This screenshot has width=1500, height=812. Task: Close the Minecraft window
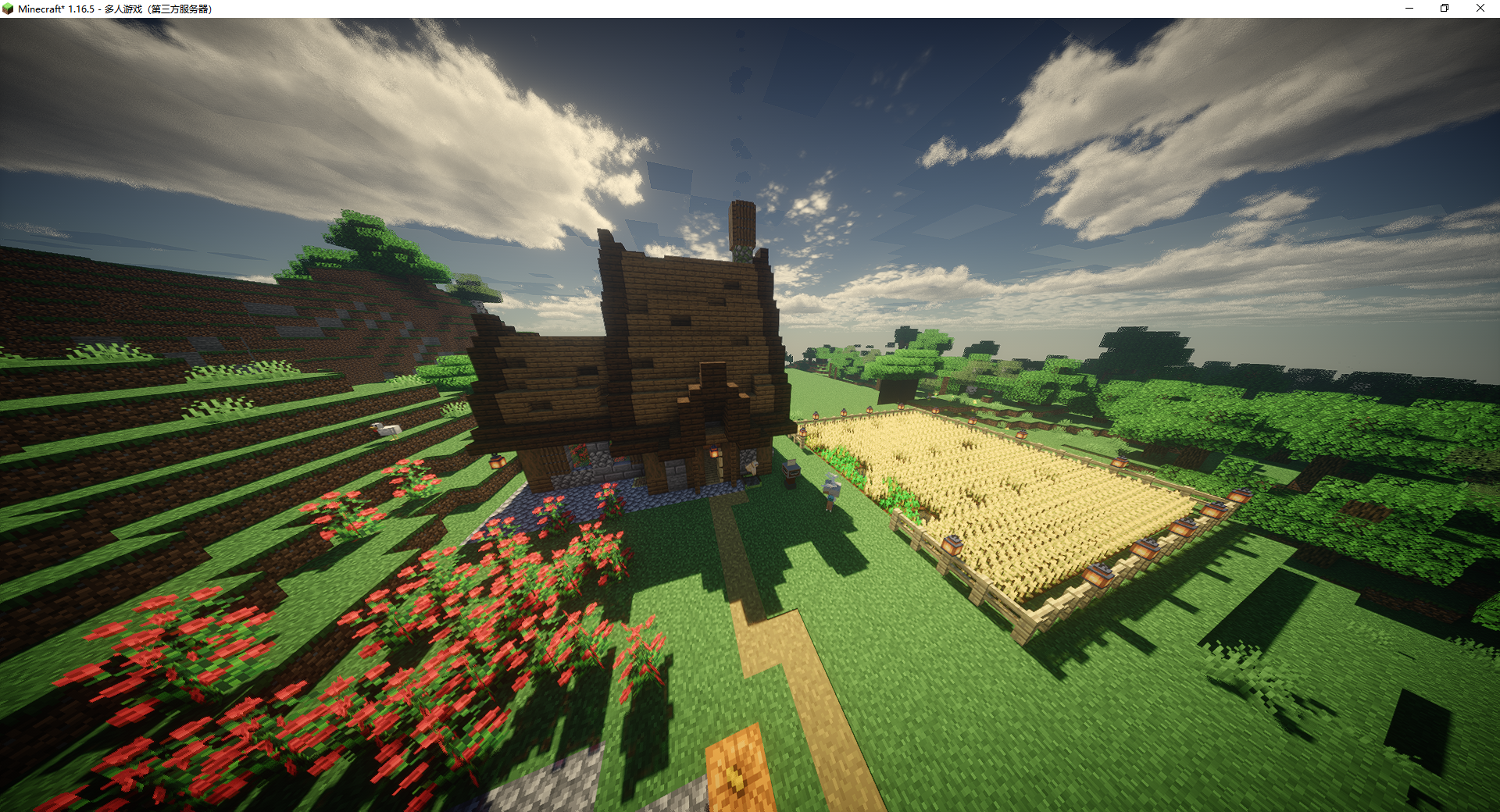pyautogui.click(x=1480, y=9)
